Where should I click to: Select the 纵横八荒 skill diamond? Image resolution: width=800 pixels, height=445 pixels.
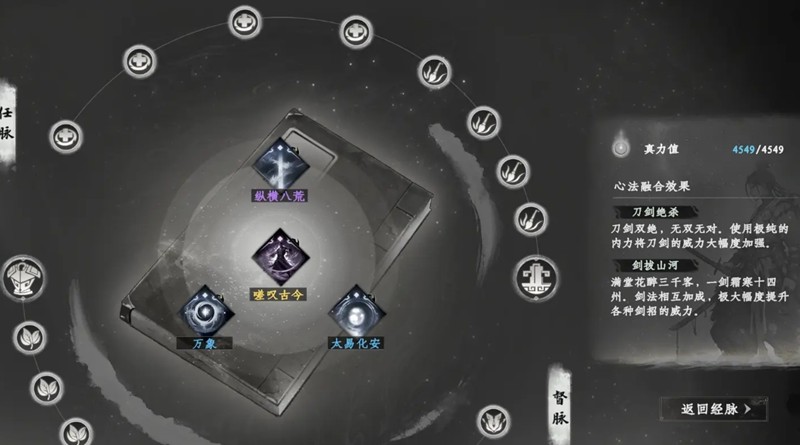coord(279,160)
